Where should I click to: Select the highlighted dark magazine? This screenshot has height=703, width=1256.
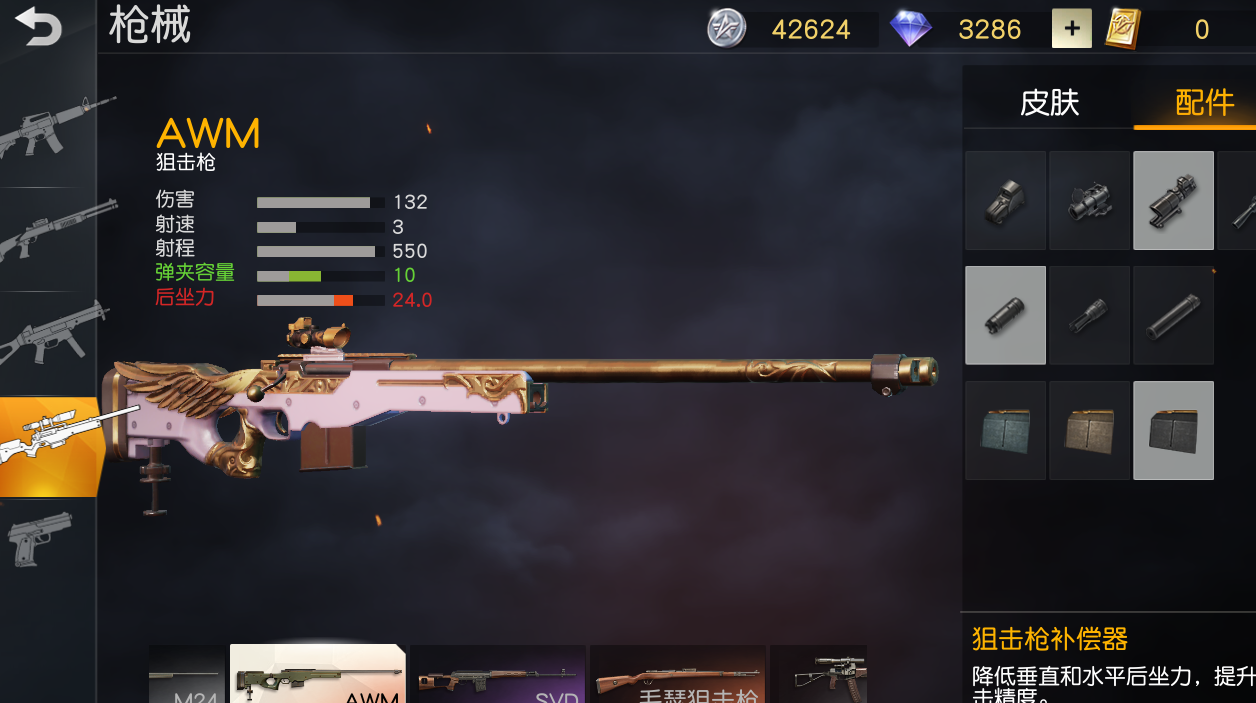pyautogui.click(x=1173, y=430)
